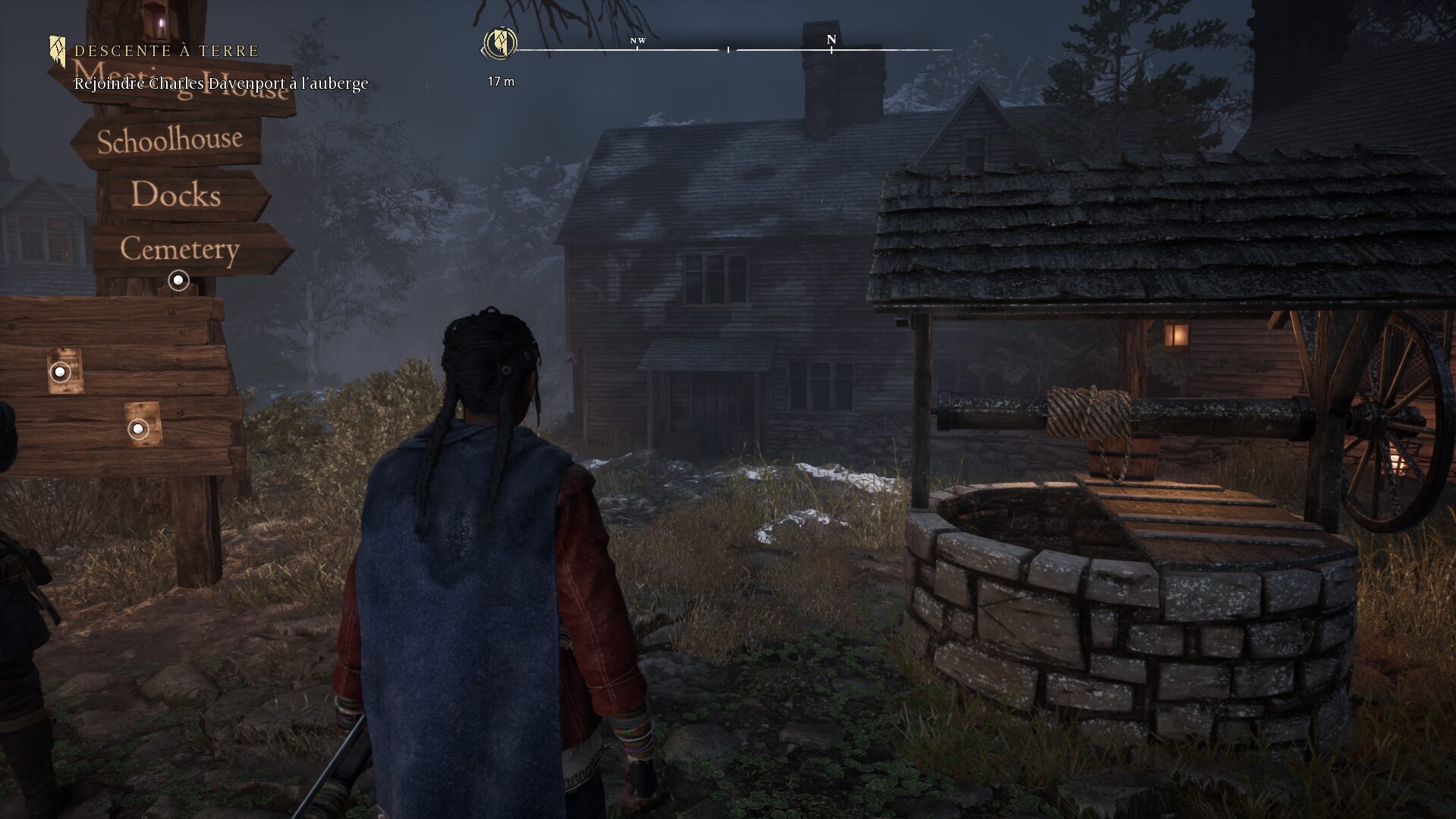Screen dimensions: 1456x819
Task: Open the Descente à terre quest tracker
Action: [166, 51]
